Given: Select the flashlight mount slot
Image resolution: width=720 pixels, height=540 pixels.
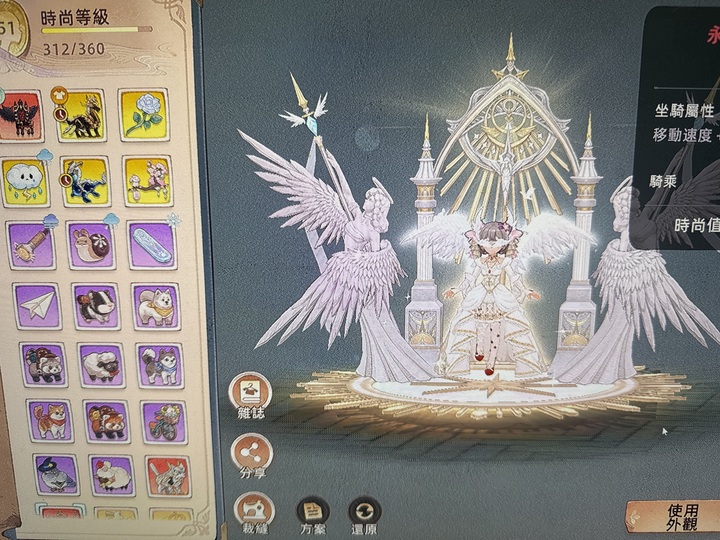Looking at the screenshot, I should [30, 244].
